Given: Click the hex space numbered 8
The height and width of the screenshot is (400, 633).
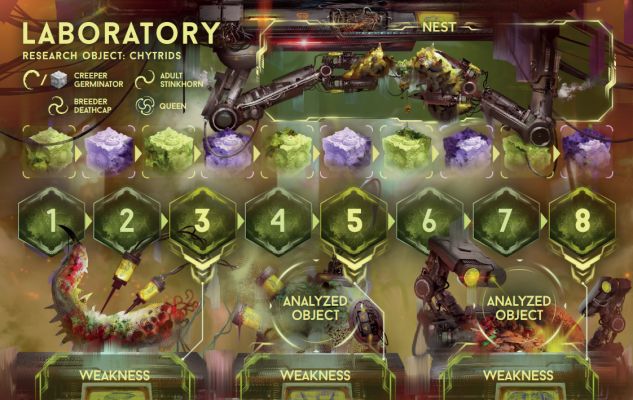Looking at the screenshot, I should coord(582,220).
